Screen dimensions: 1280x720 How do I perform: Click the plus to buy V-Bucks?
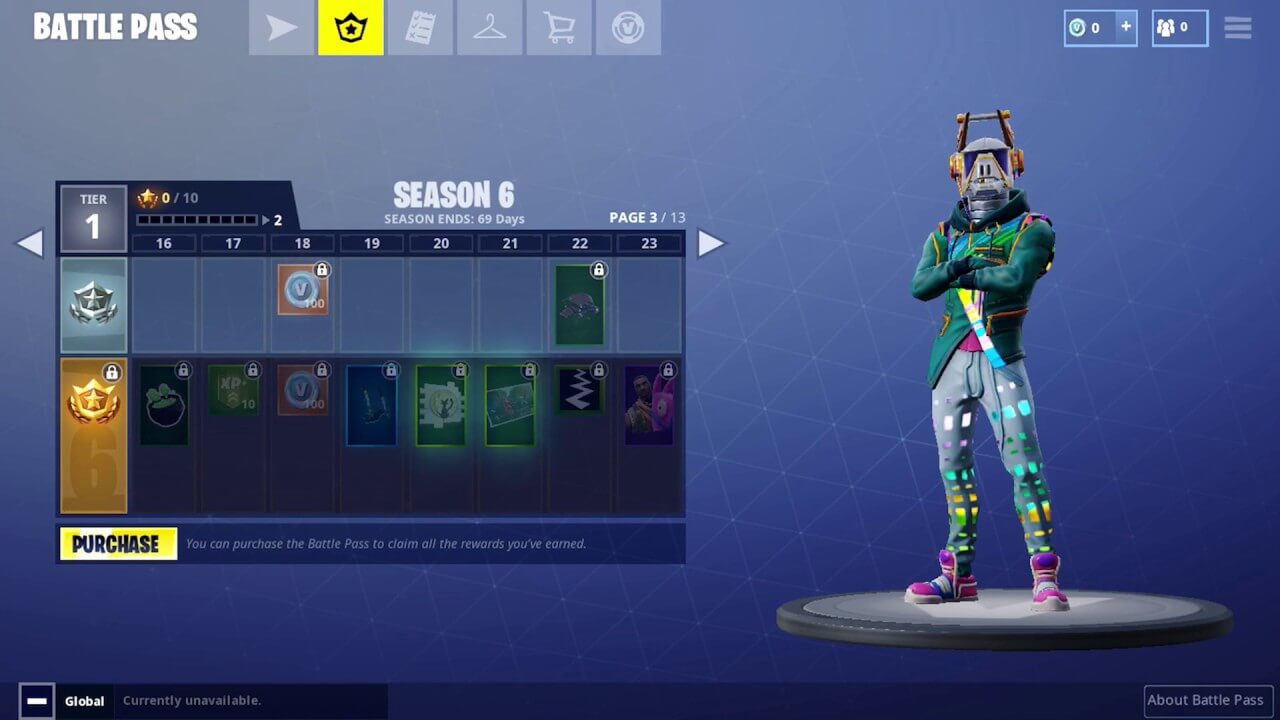point(1128,27)
